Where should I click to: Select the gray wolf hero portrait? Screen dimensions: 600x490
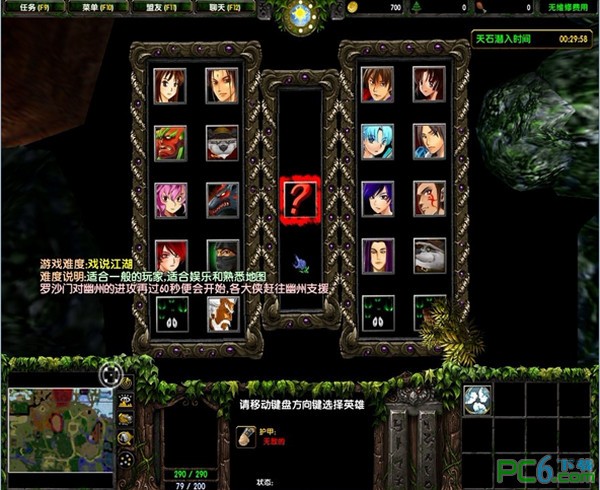click(429, 255)
